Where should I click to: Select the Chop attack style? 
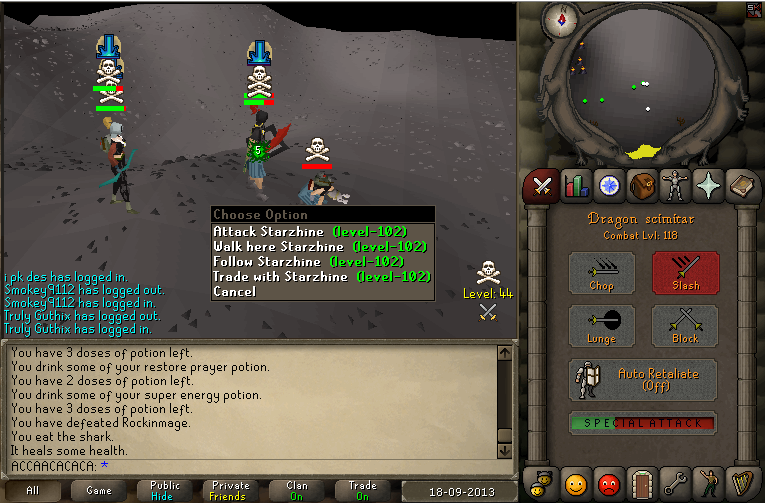click(x=602, y=273)
